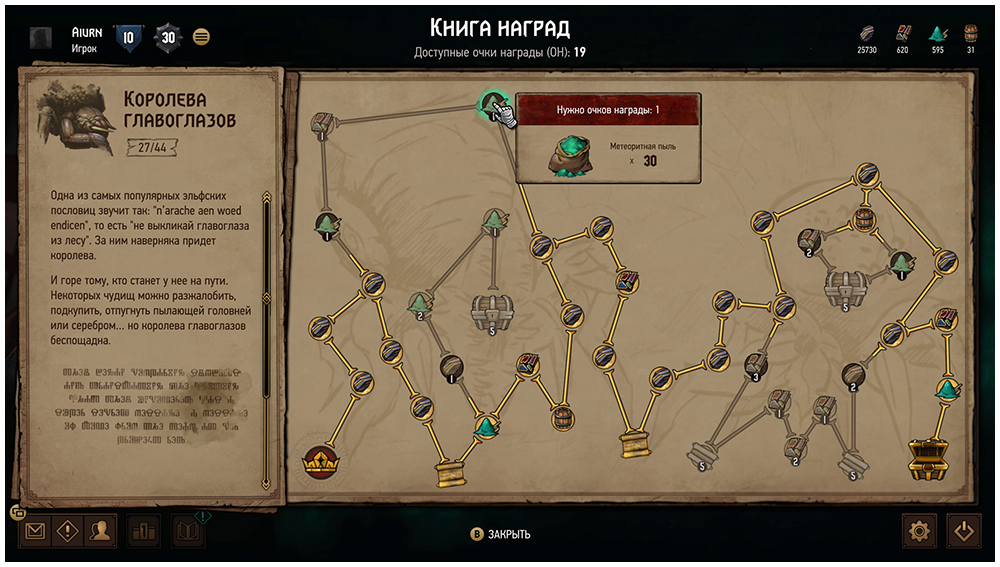This screenshot has height=567, width=1000.
Task: Open the gear settings button
Action: [919, 531]
